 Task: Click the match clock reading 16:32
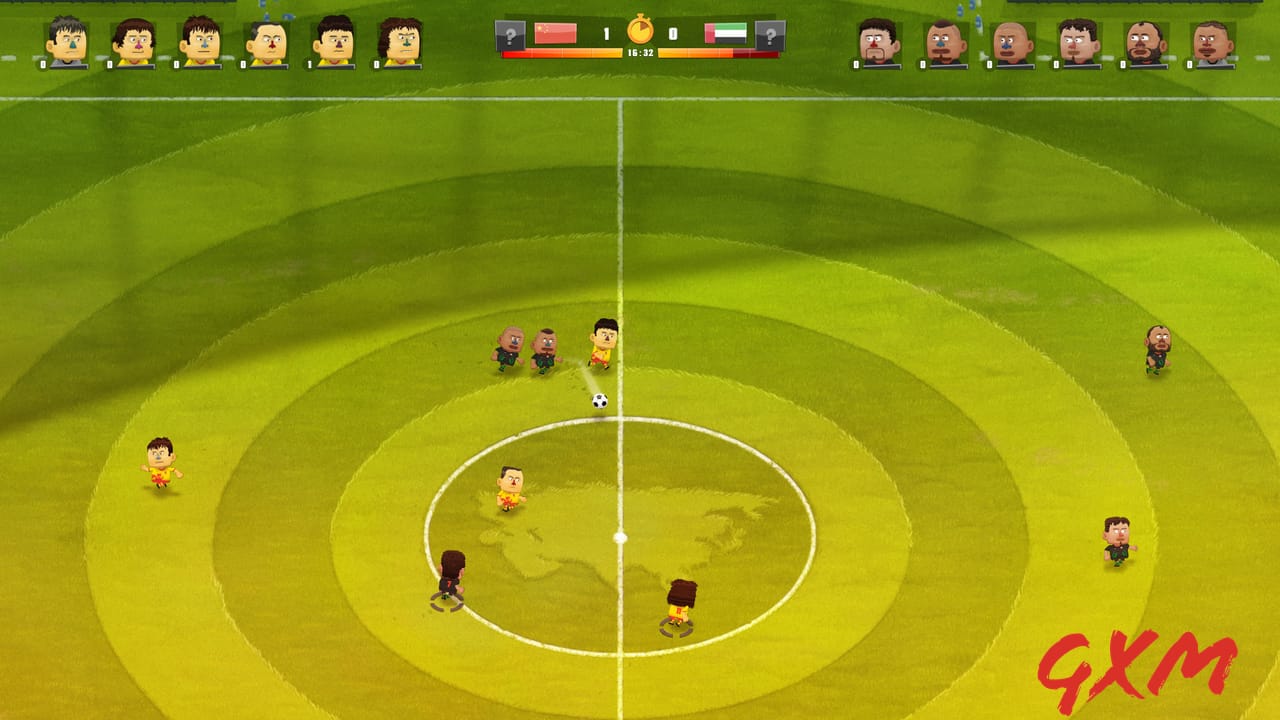point(639,52)
